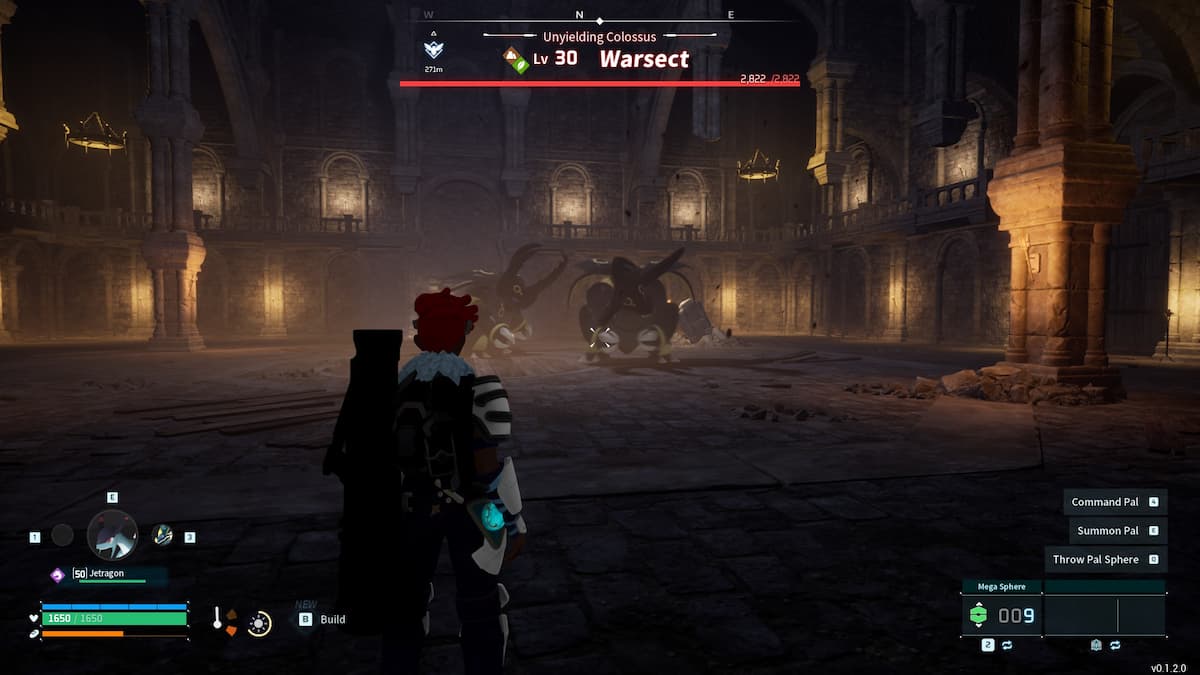The image size is (1200, 675).
Task: Click the Warsect element type icon
Action: click(x=516, y=58)
